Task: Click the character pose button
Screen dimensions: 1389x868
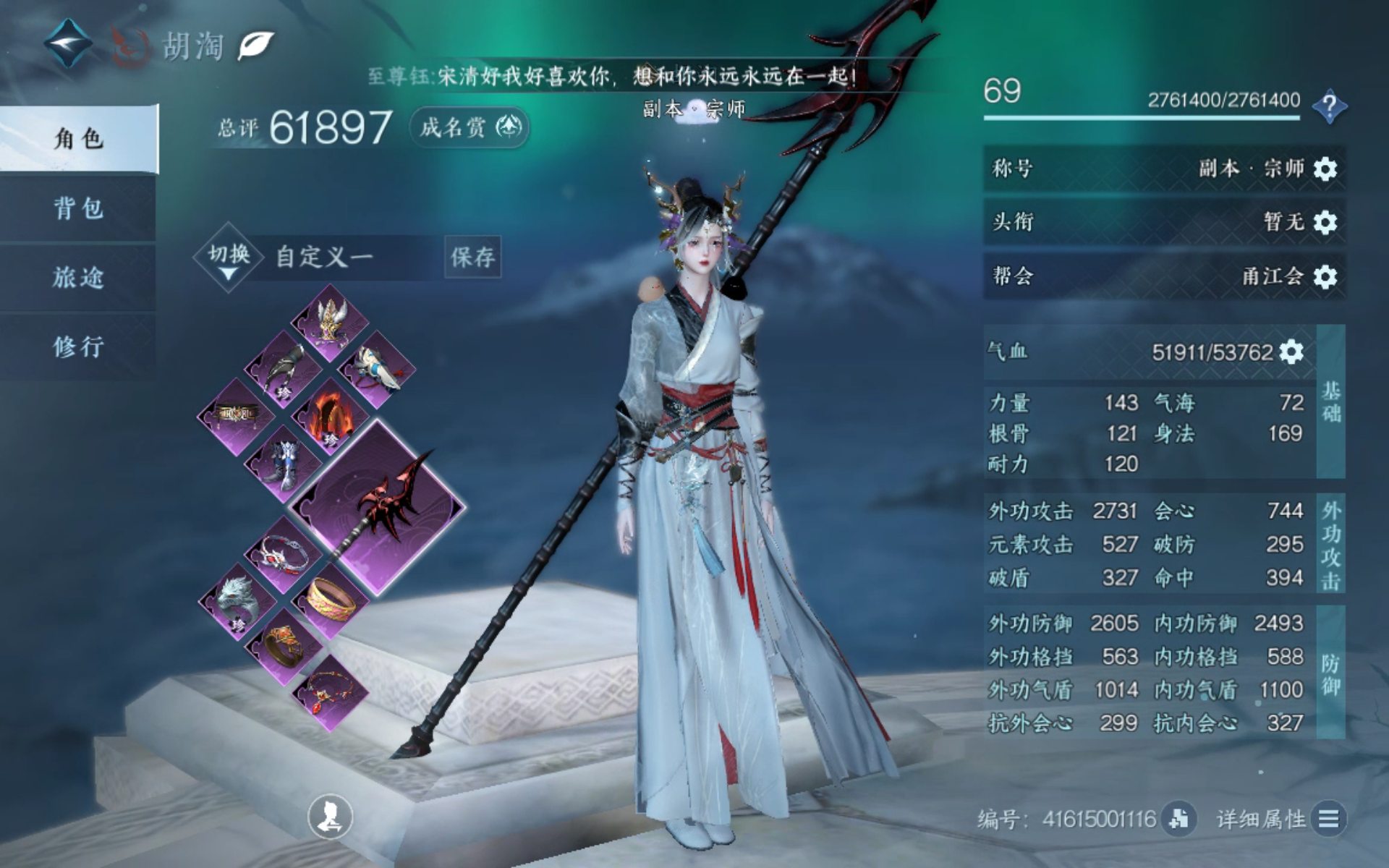Action: coord(331,817)
